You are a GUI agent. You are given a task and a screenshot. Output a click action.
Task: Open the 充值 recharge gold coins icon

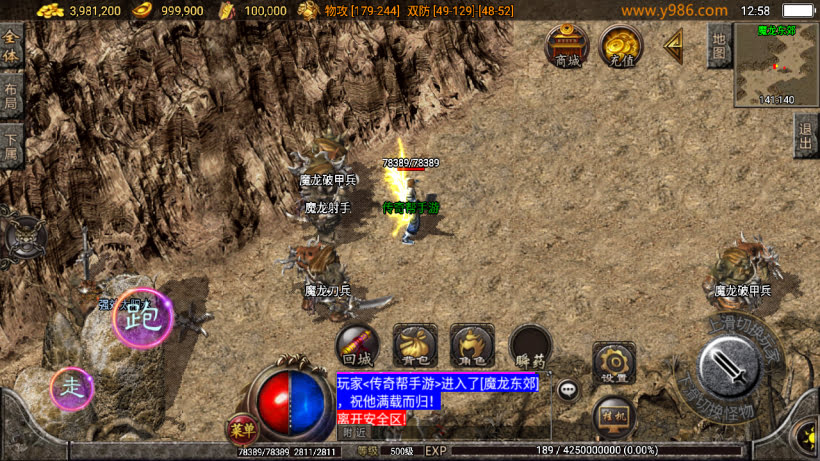pos(620,47)
